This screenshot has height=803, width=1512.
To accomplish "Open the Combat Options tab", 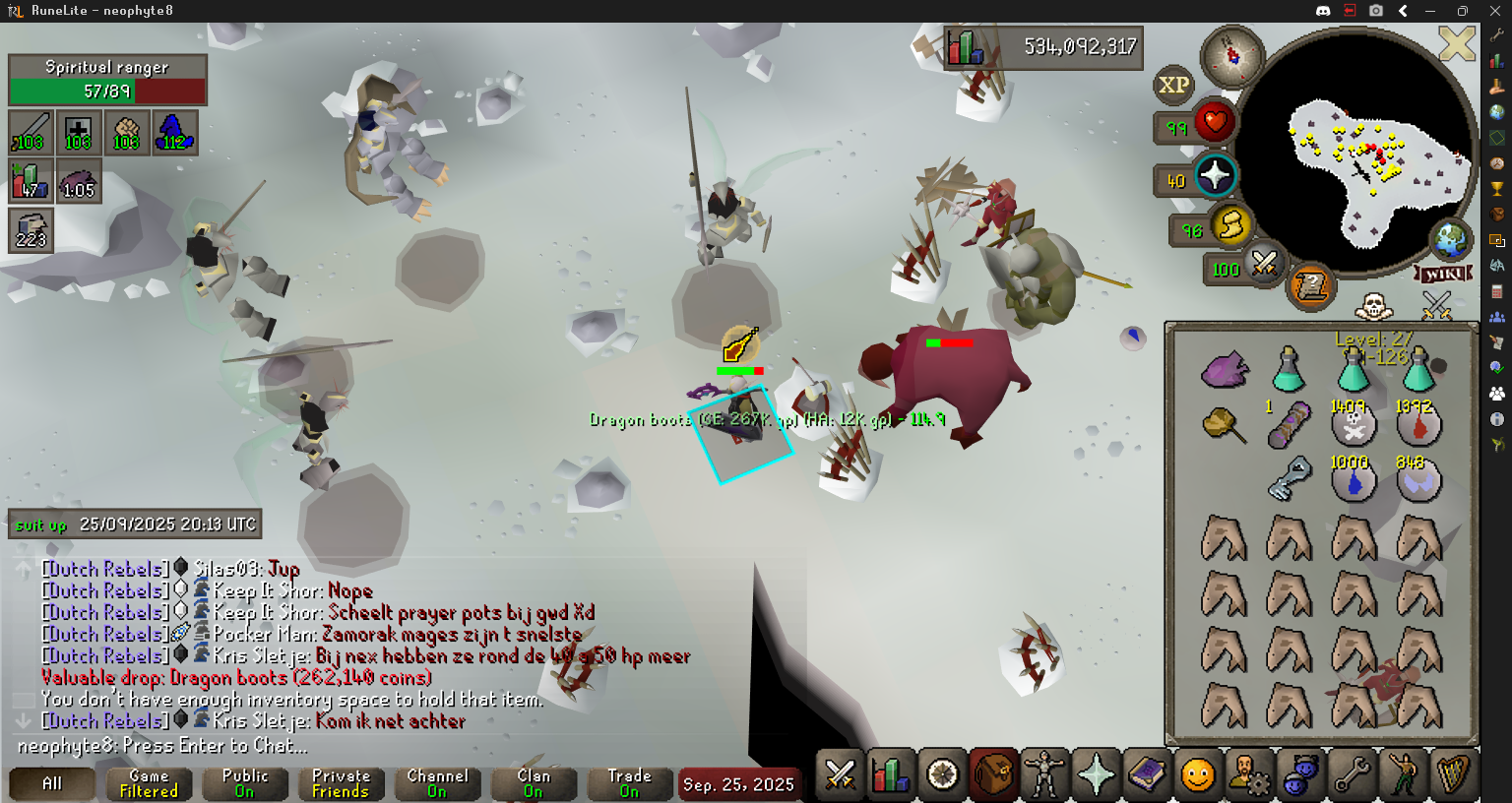I will pos(840,775).
